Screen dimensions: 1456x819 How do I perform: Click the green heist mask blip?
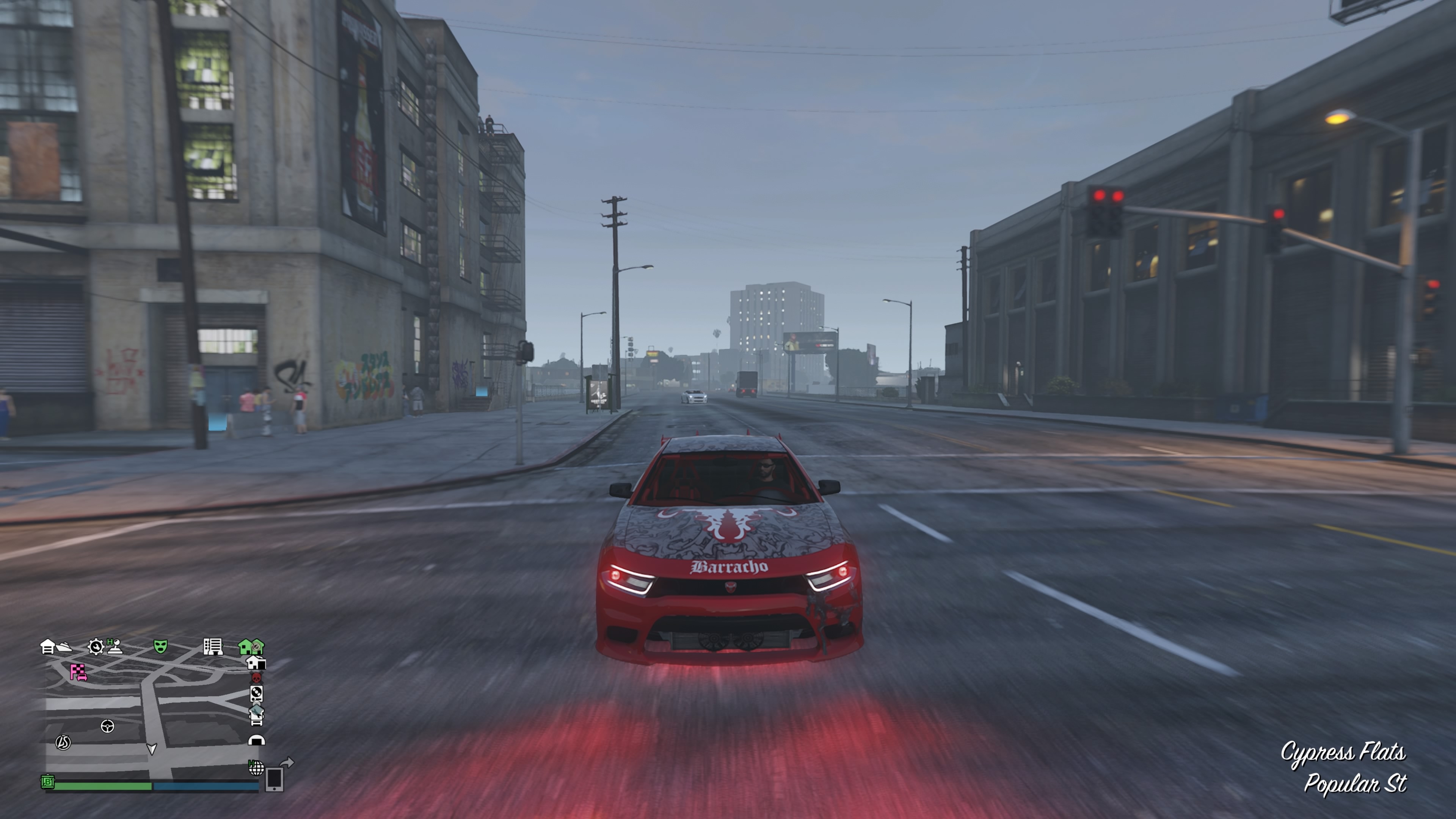coord(160,646)
